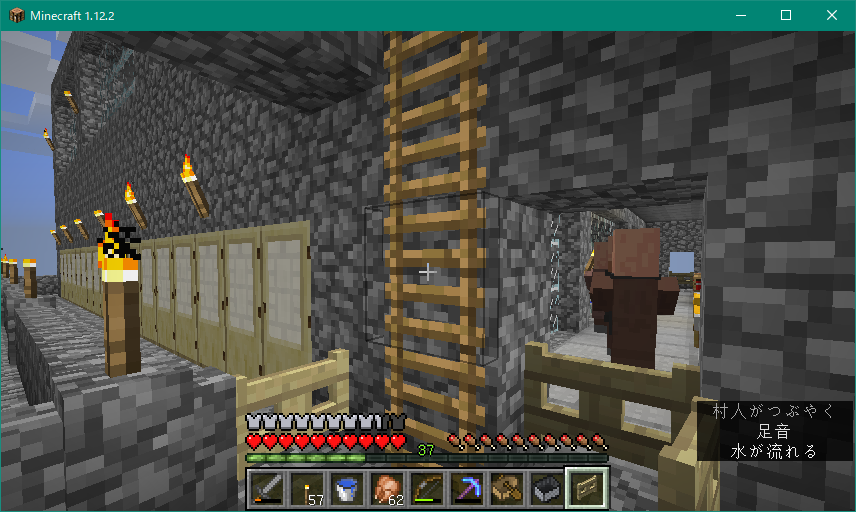Select the meat stack of 62
Viewport: 856px width, 512px height.
(387, 488)
